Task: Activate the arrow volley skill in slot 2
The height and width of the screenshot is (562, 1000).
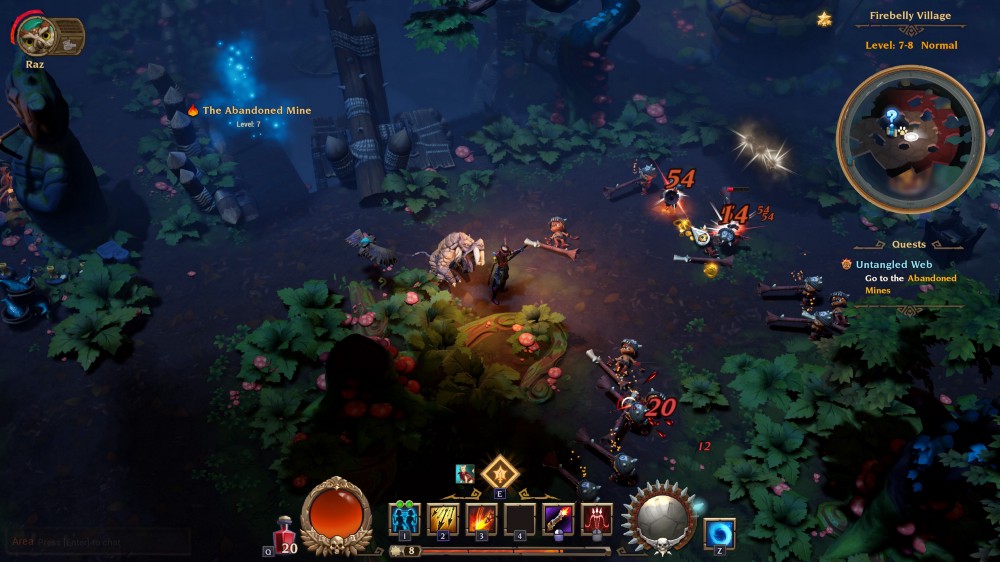Action: (443, 519)
